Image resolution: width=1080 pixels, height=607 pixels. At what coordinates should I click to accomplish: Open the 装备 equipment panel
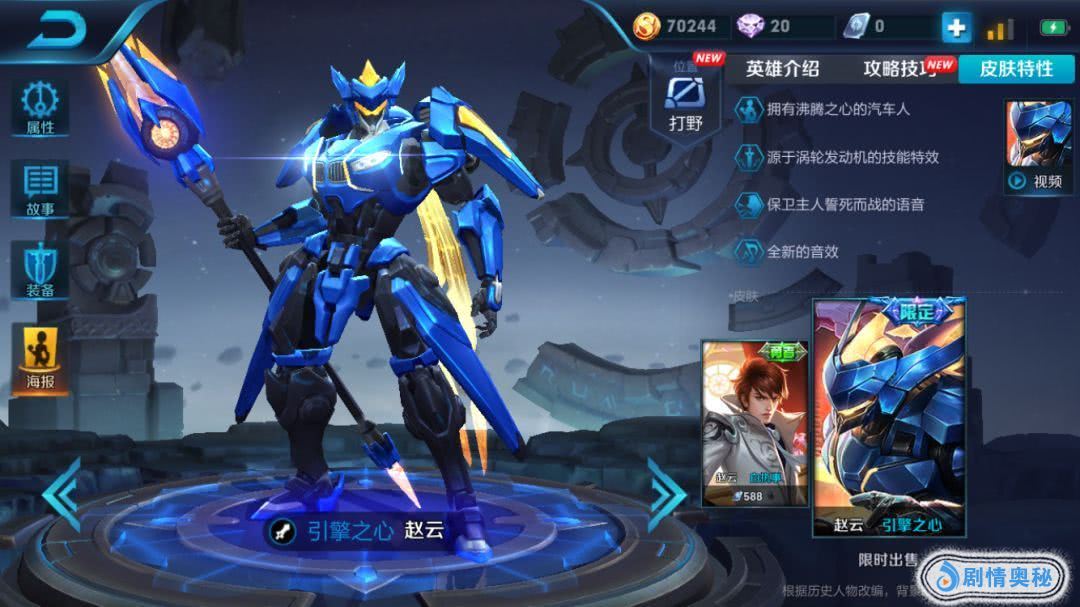coord(40,270)
